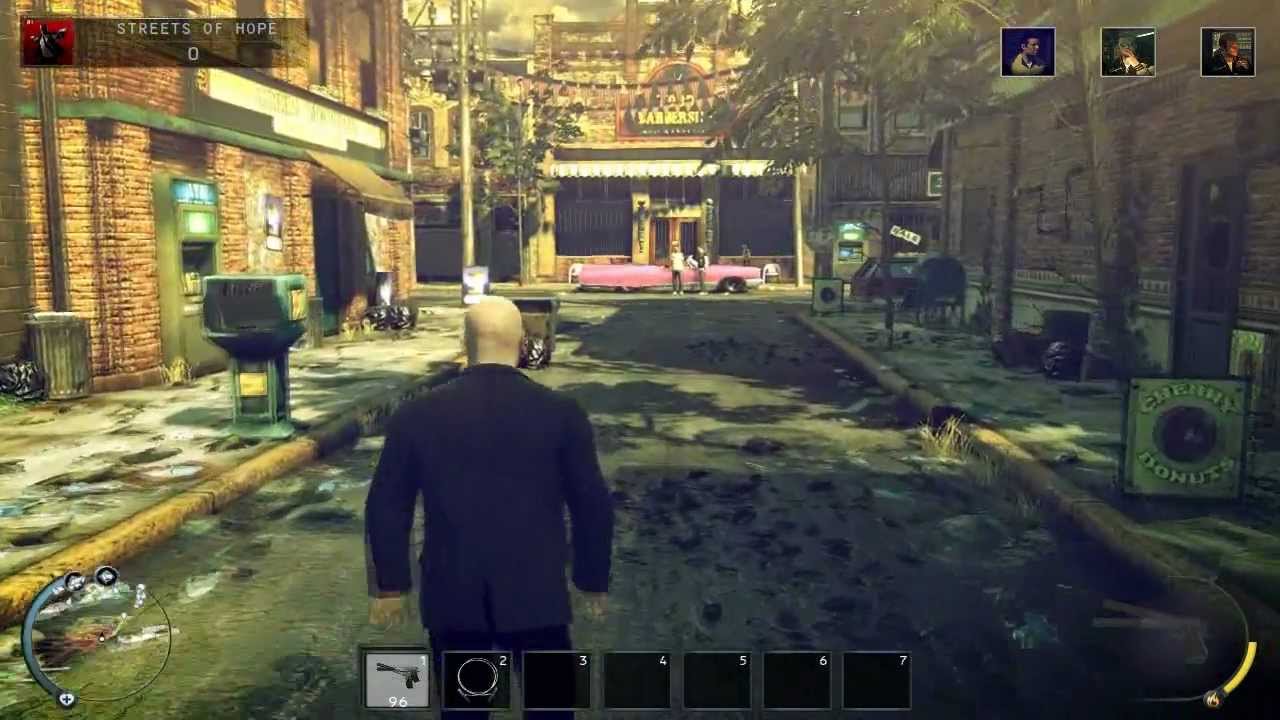Click the STREETS OF HOPE mission banner
The height and width of the screenshot is (720, 1280).
[x=196, y=29]
